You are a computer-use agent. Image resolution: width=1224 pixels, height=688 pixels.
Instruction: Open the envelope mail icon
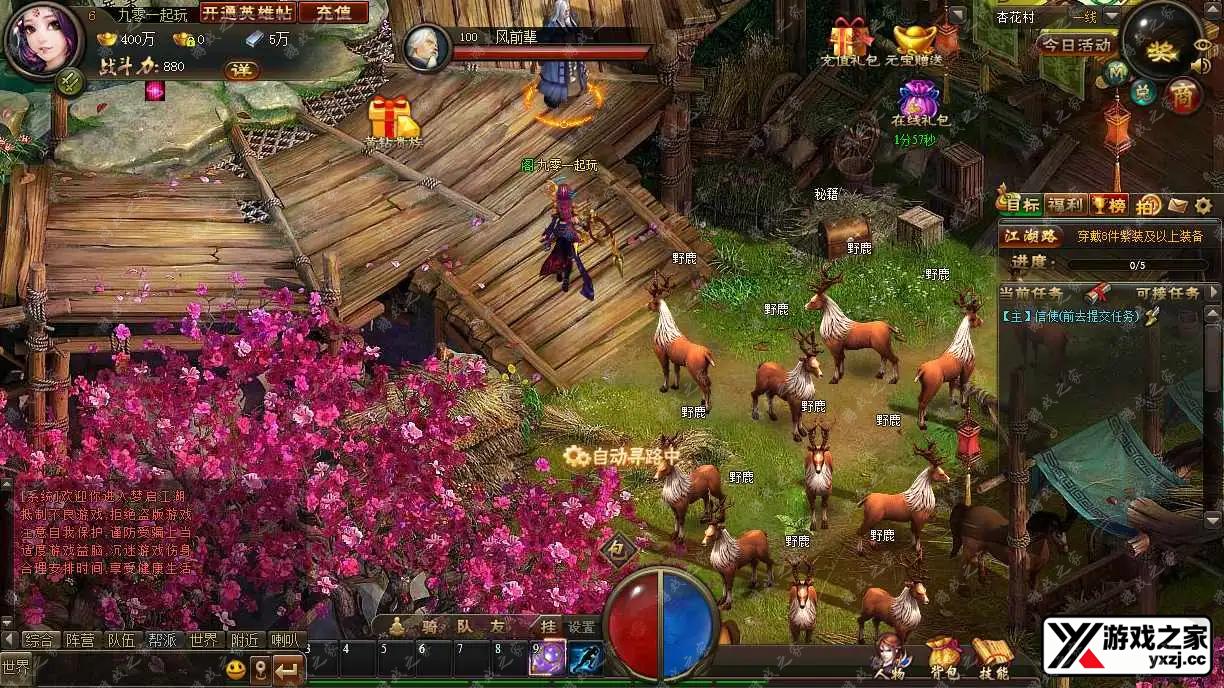pyautogui.click(x=1178, y=205)
